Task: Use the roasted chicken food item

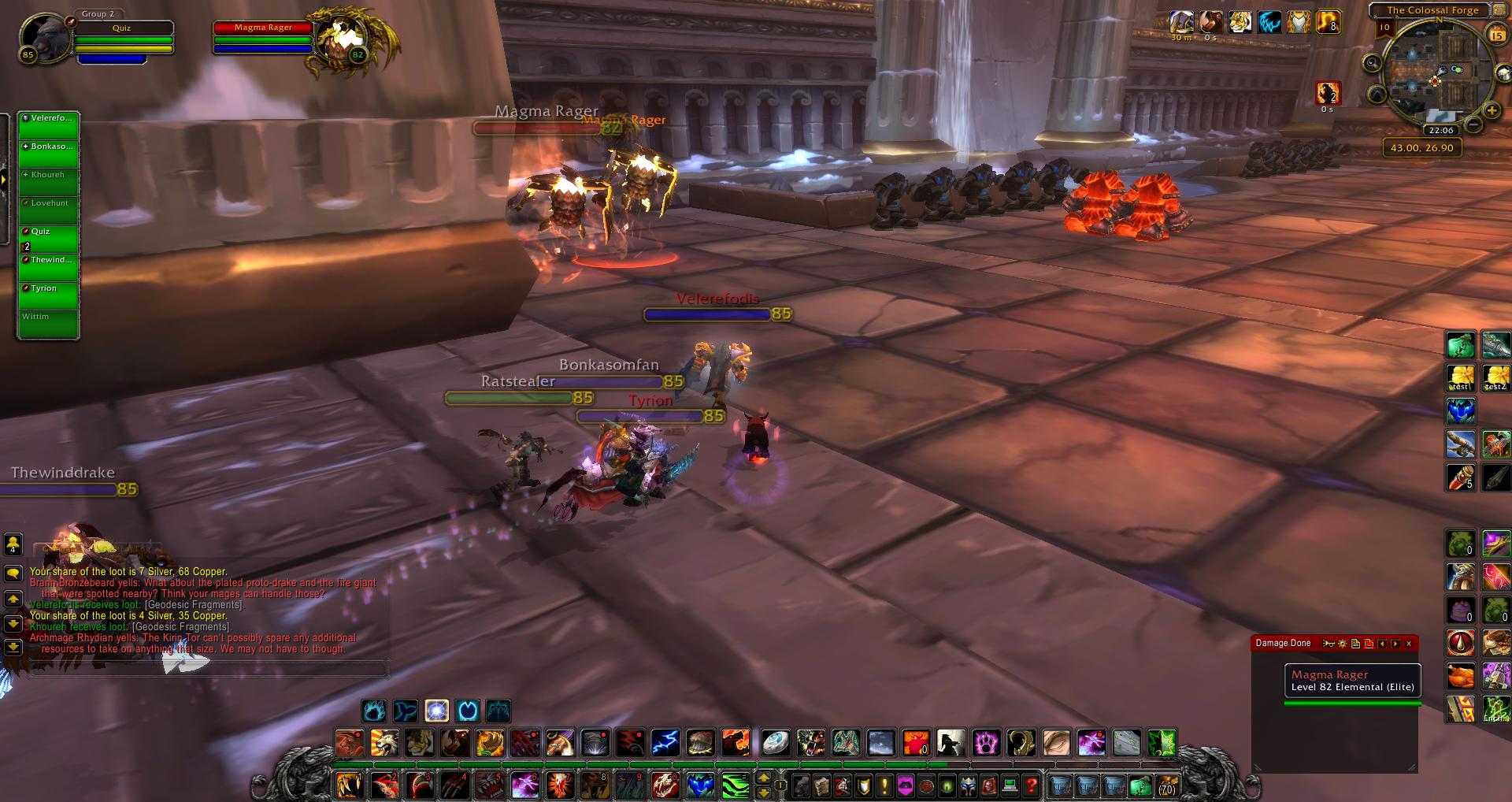Action: click(x=1461, y=676)
